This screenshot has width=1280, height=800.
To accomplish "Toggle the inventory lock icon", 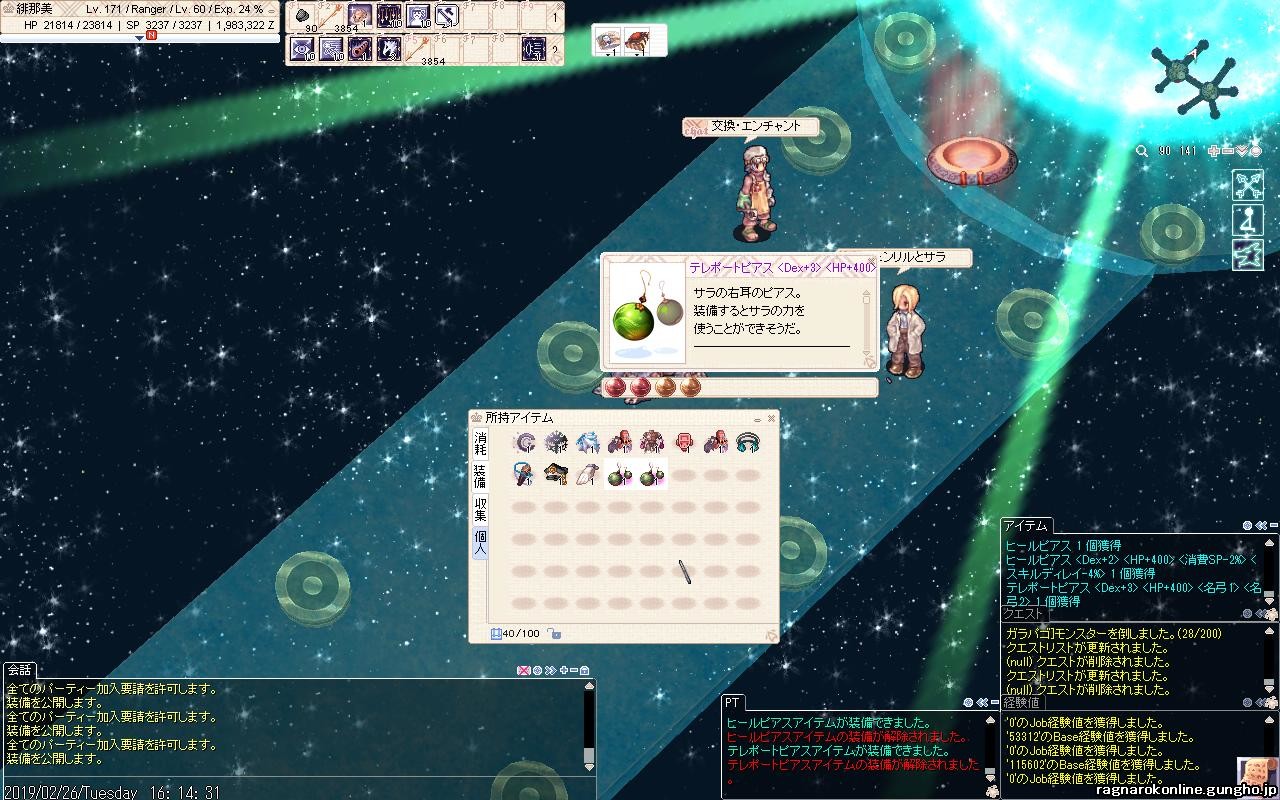I will click(x=554, y=633).
